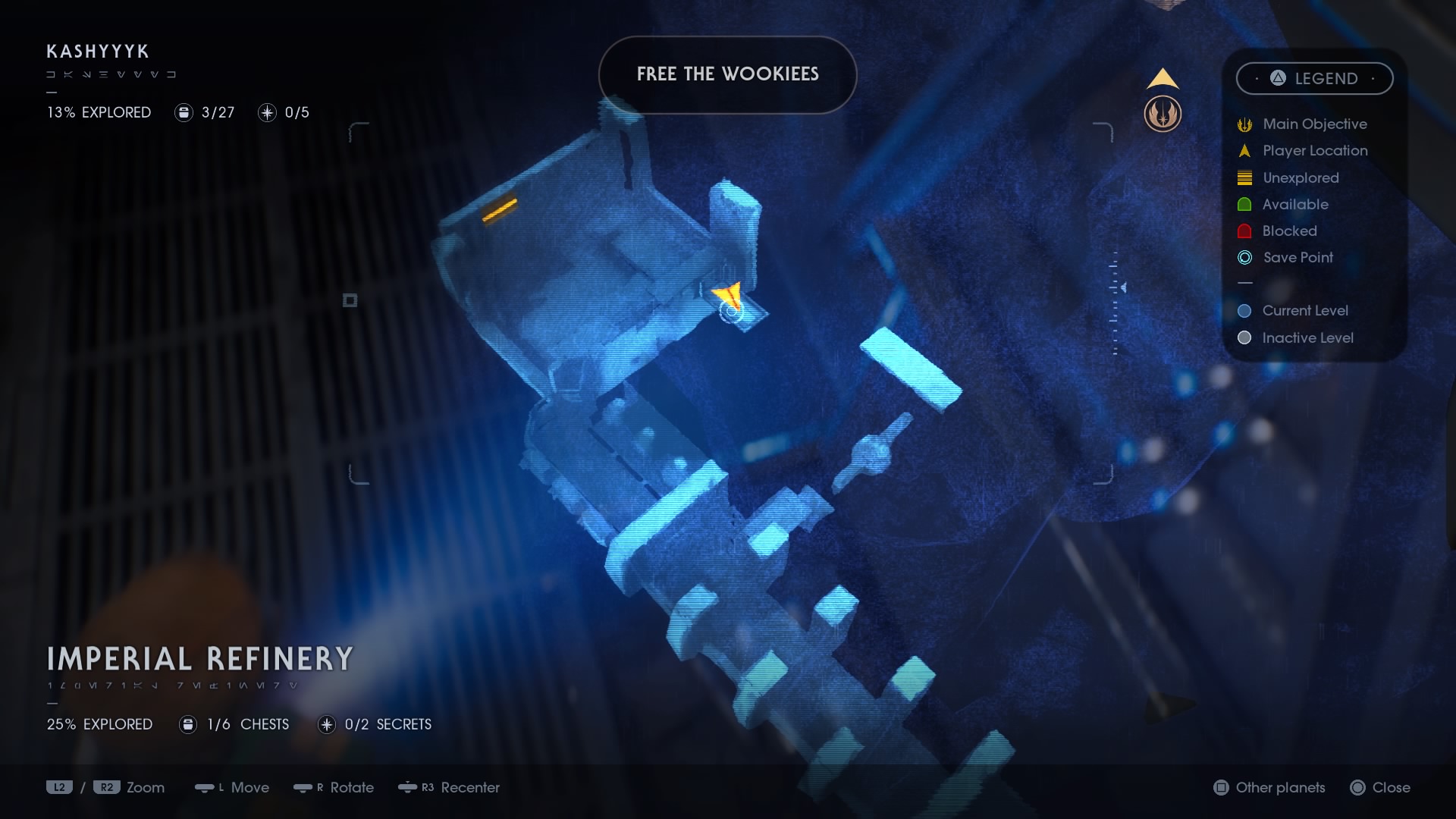The image size is (1456, 819).
Task: Click the chest counter icon showing 3/27
Action: [184, 112]
